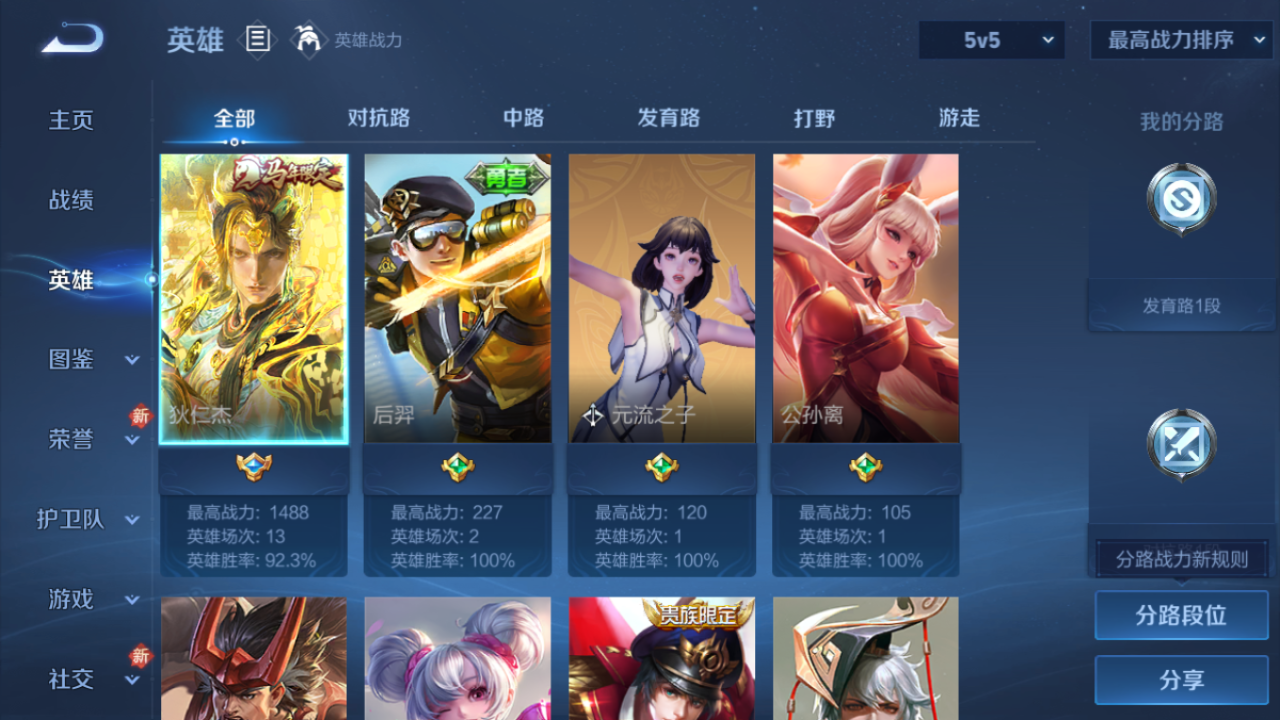The width and height of the screenshot is (1280, 720).
Task: Open the 分路战力新规则 rules link
Action: (1180, 557)
